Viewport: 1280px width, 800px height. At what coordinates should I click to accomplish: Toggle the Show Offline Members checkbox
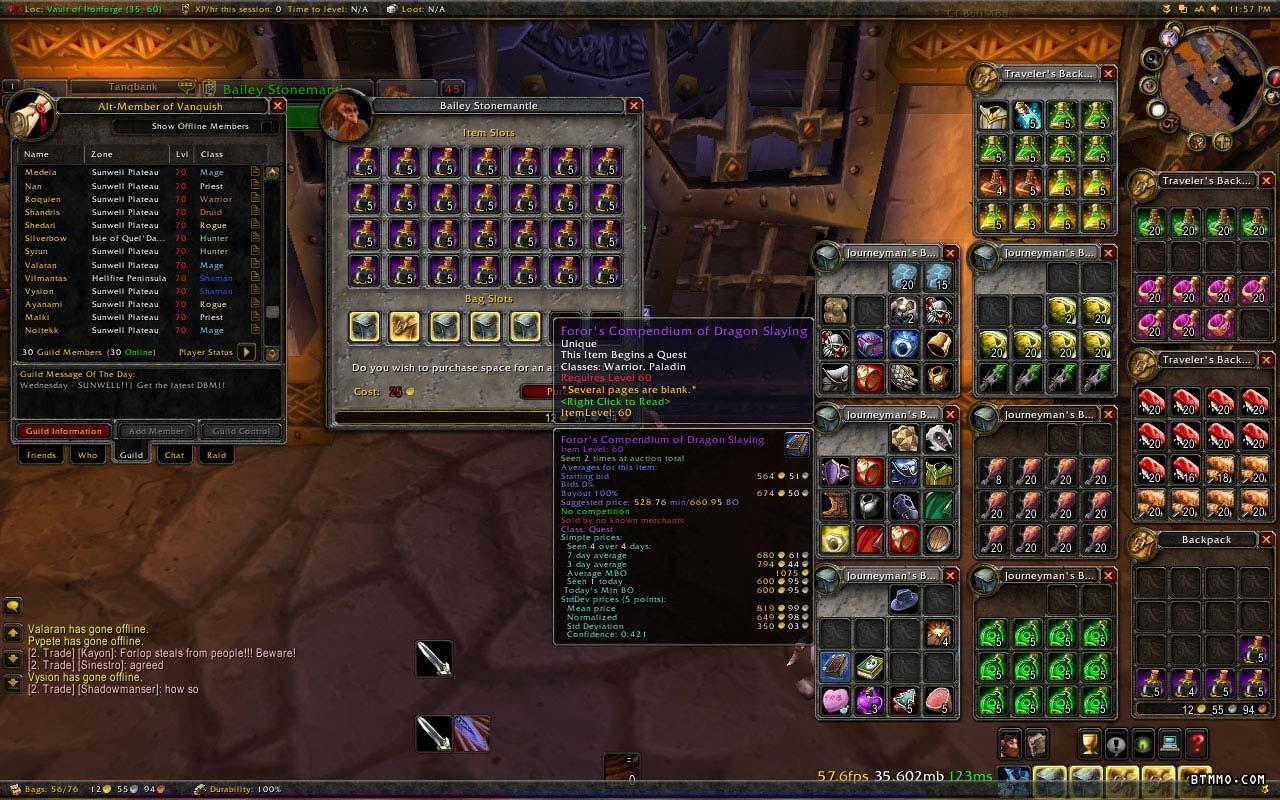[x=269, y=127]
